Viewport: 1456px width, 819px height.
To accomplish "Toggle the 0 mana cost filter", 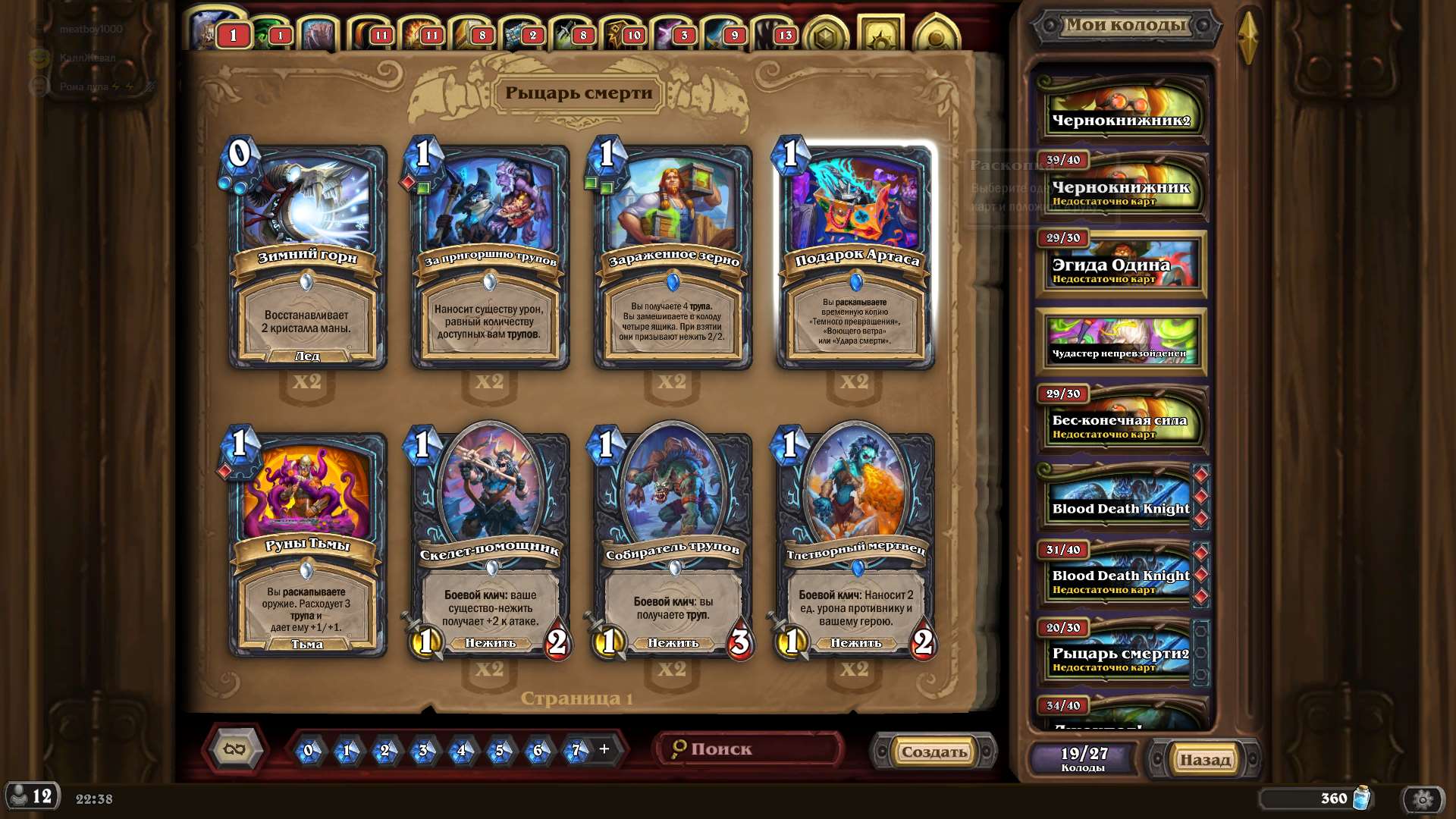I will pyautogui.click(x=310, y=749).
